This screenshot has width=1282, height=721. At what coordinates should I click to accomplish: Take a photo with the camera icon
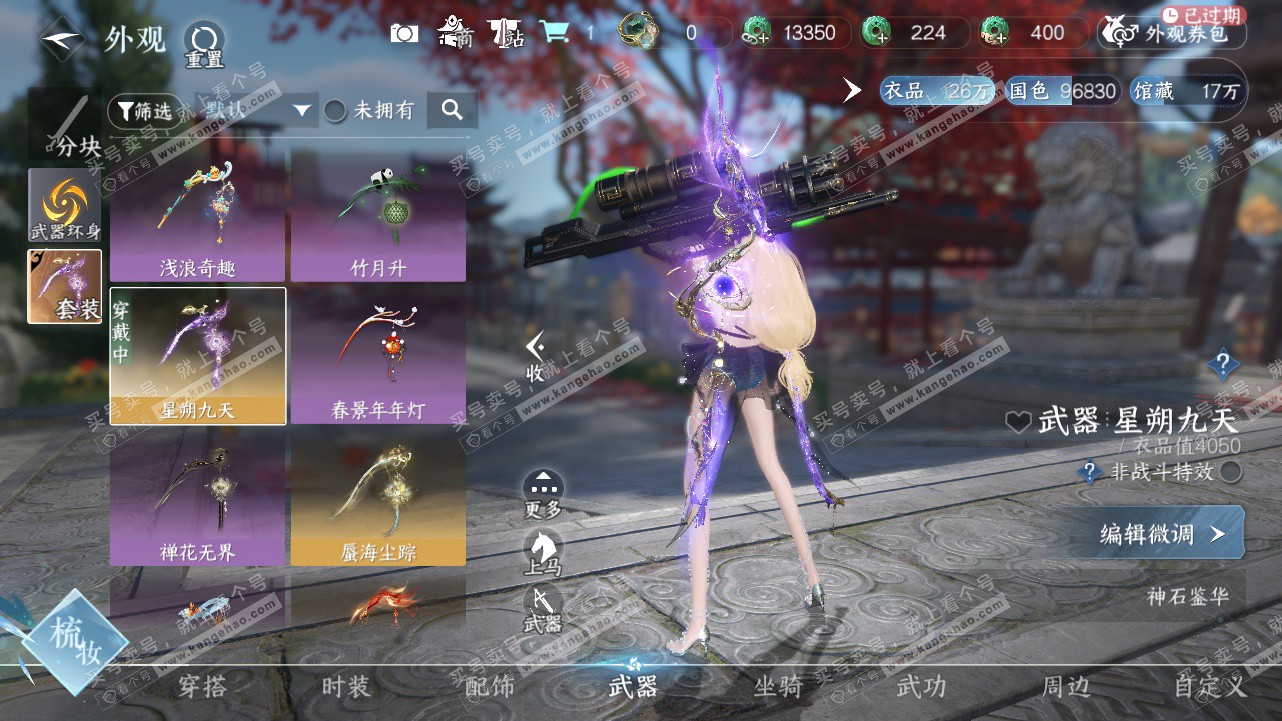[x=404, y=33]
